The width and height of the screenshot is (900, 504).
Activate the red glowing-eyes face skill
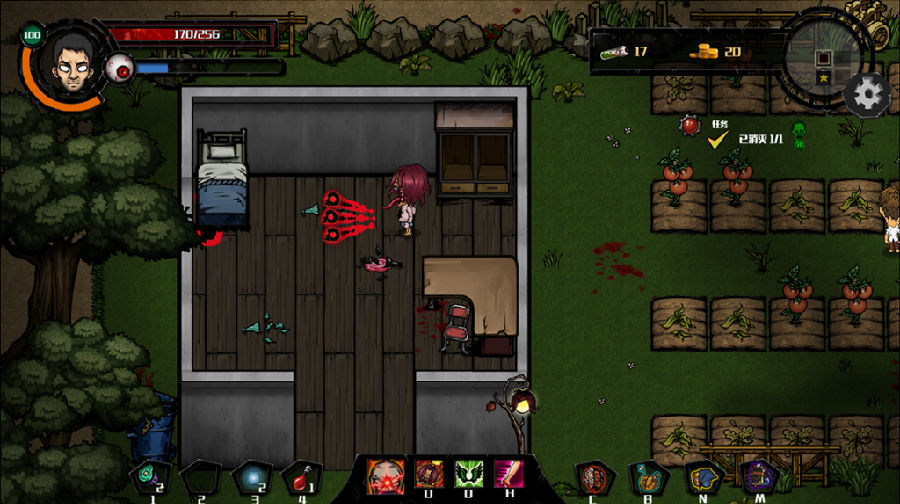click(x=386, y=474)
